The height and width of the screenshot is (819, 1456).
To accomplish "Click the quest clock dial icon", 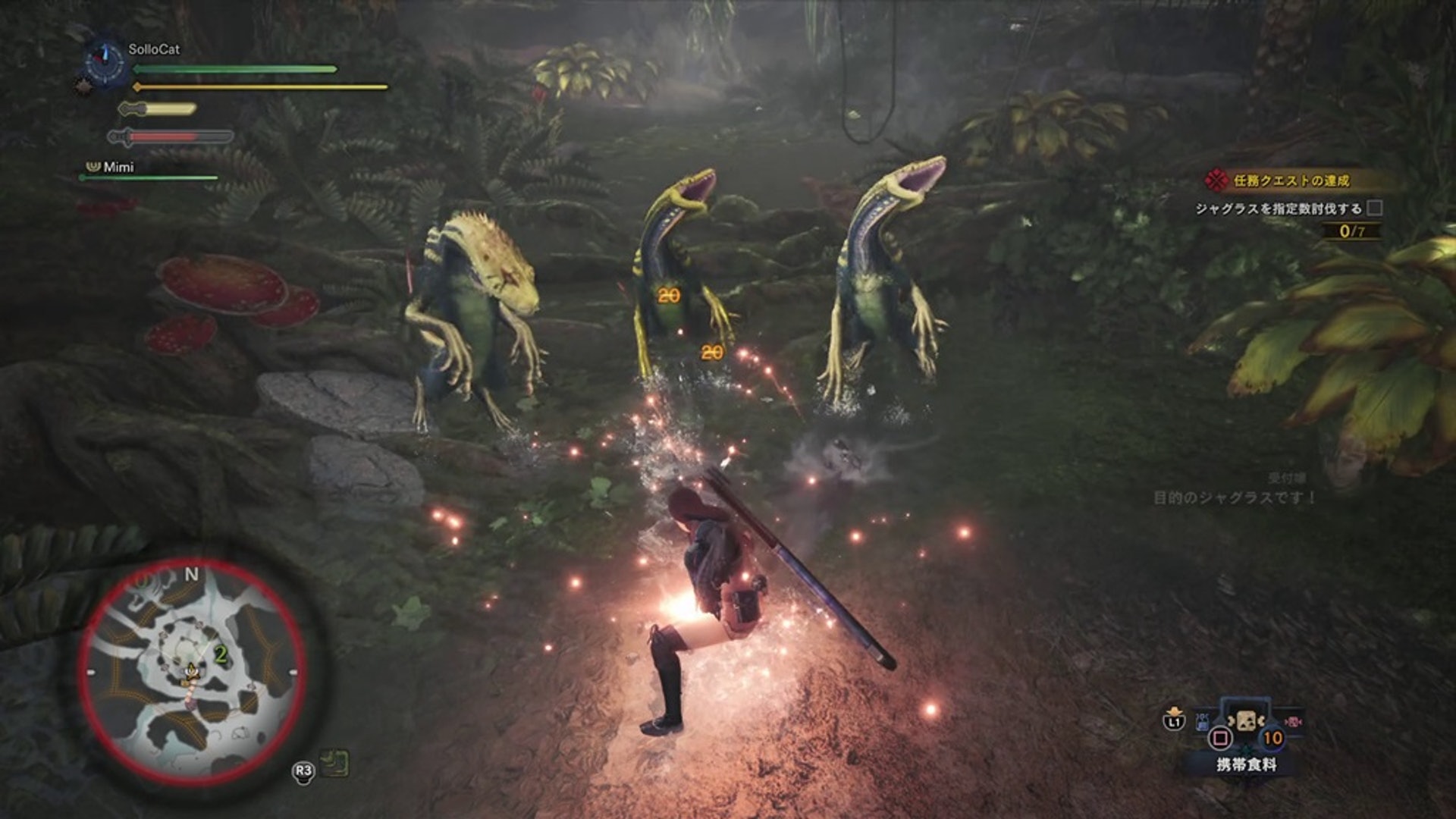I will tap(105, 61).
